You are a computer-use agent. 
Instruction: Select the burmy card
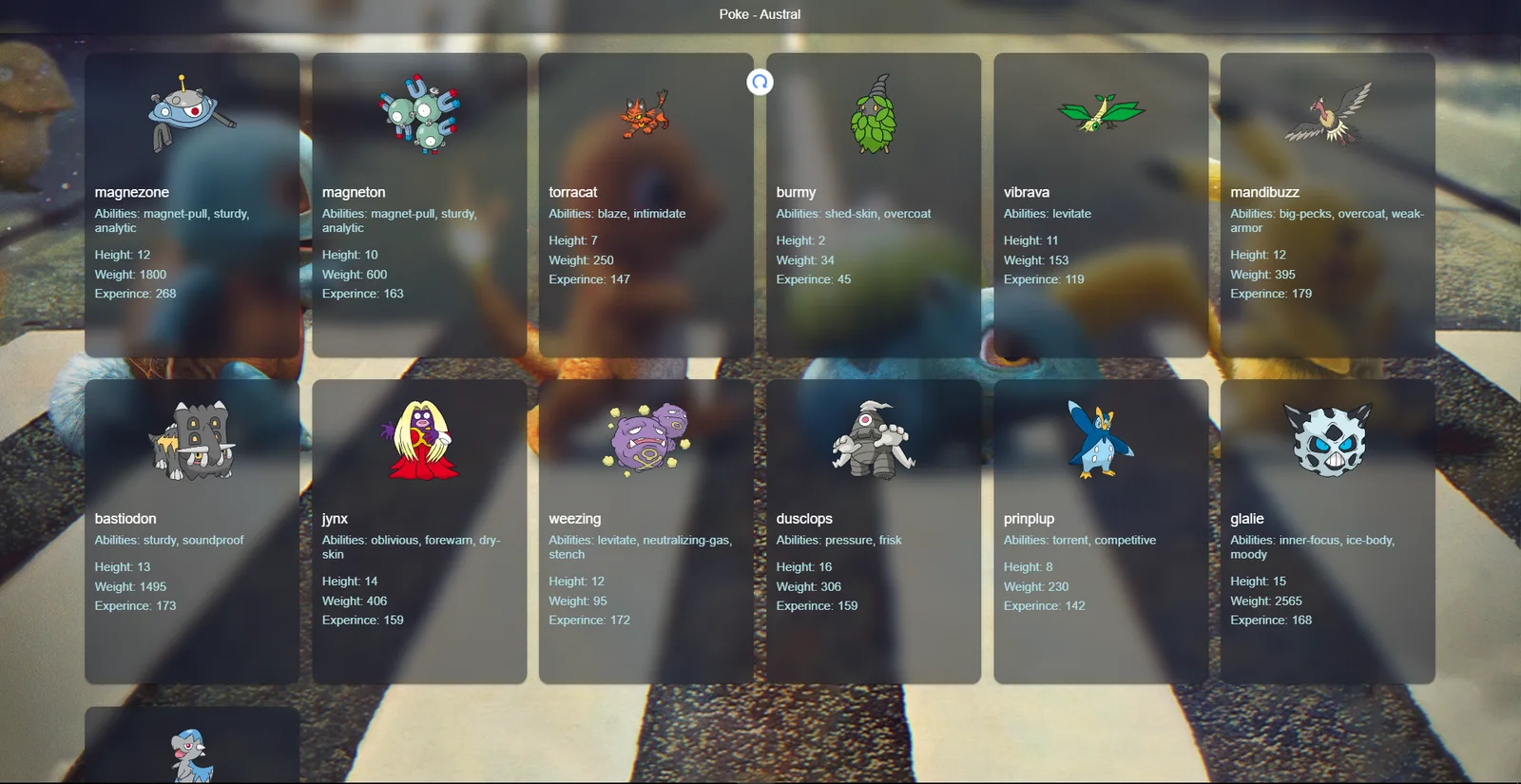(x=873, y=205)
